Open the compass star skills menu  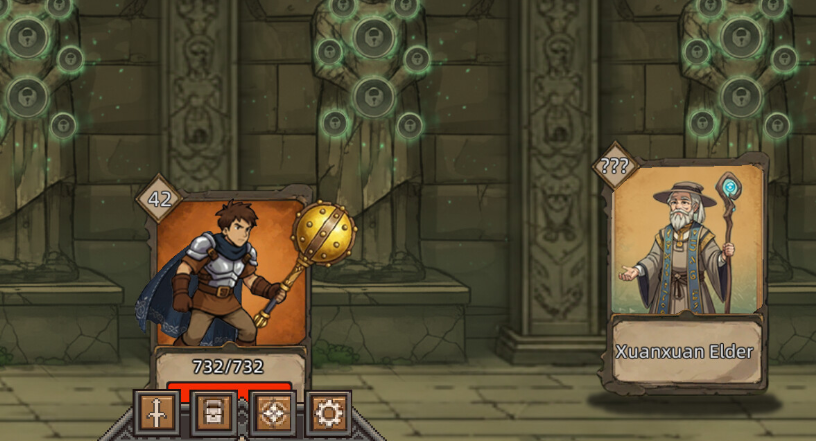tap(271, 412)
